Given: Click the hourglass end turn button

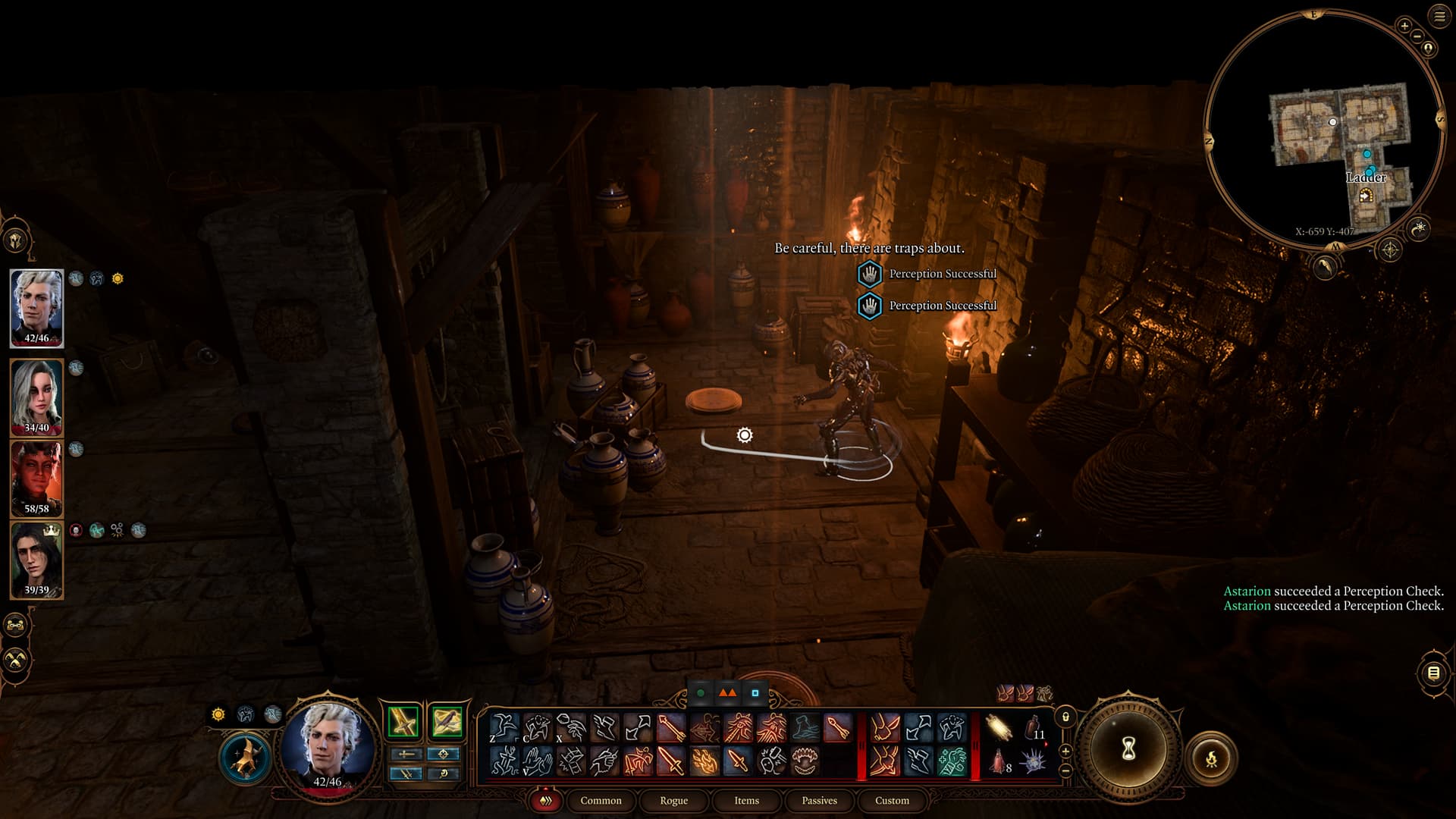Looking at the screenshot, I should tap(1128, 749).
